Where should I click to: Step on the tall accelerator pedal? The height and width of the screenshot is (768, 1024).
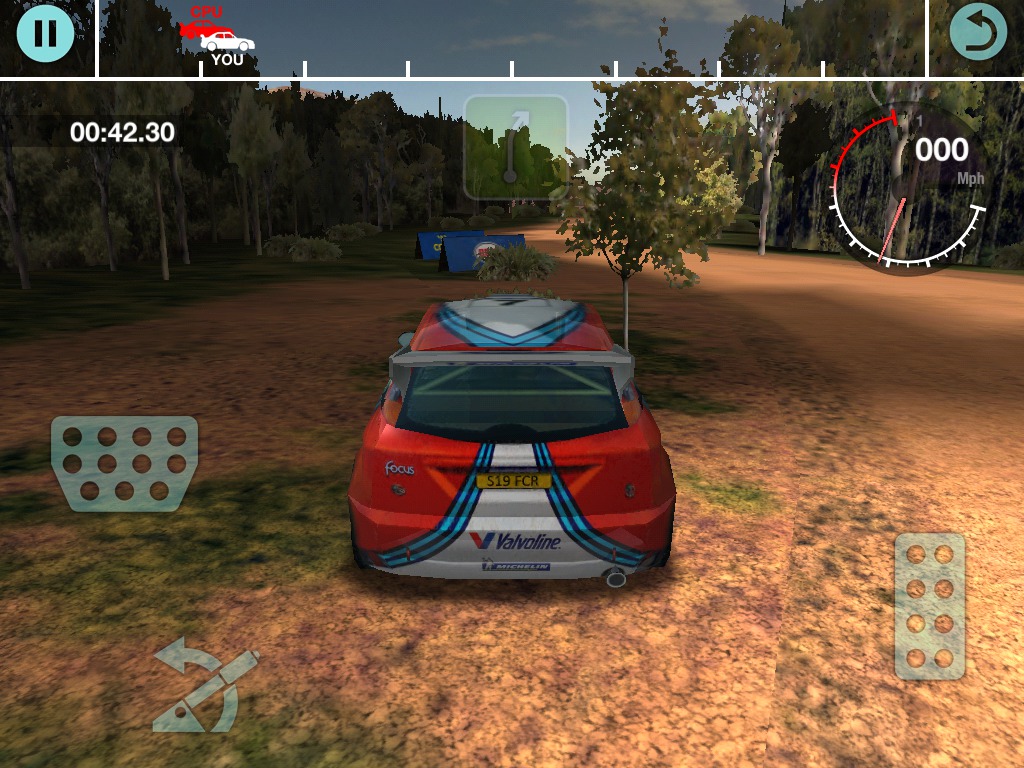pos(929,606)
